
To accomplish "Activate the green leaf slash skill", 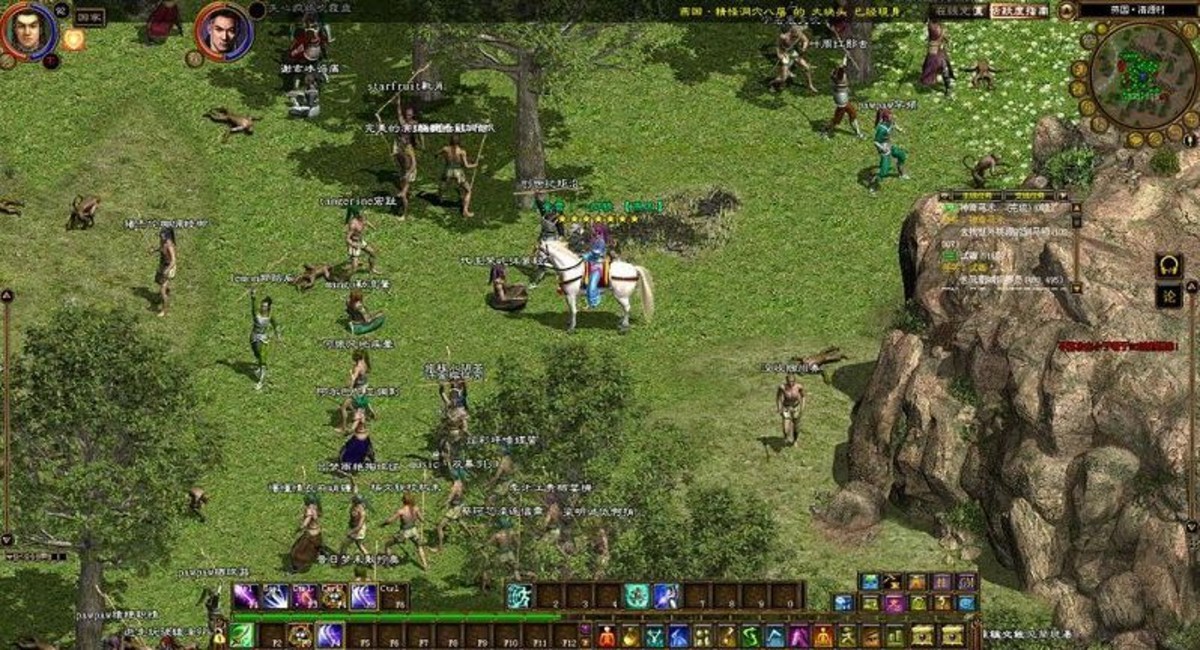I will [242, 635].
